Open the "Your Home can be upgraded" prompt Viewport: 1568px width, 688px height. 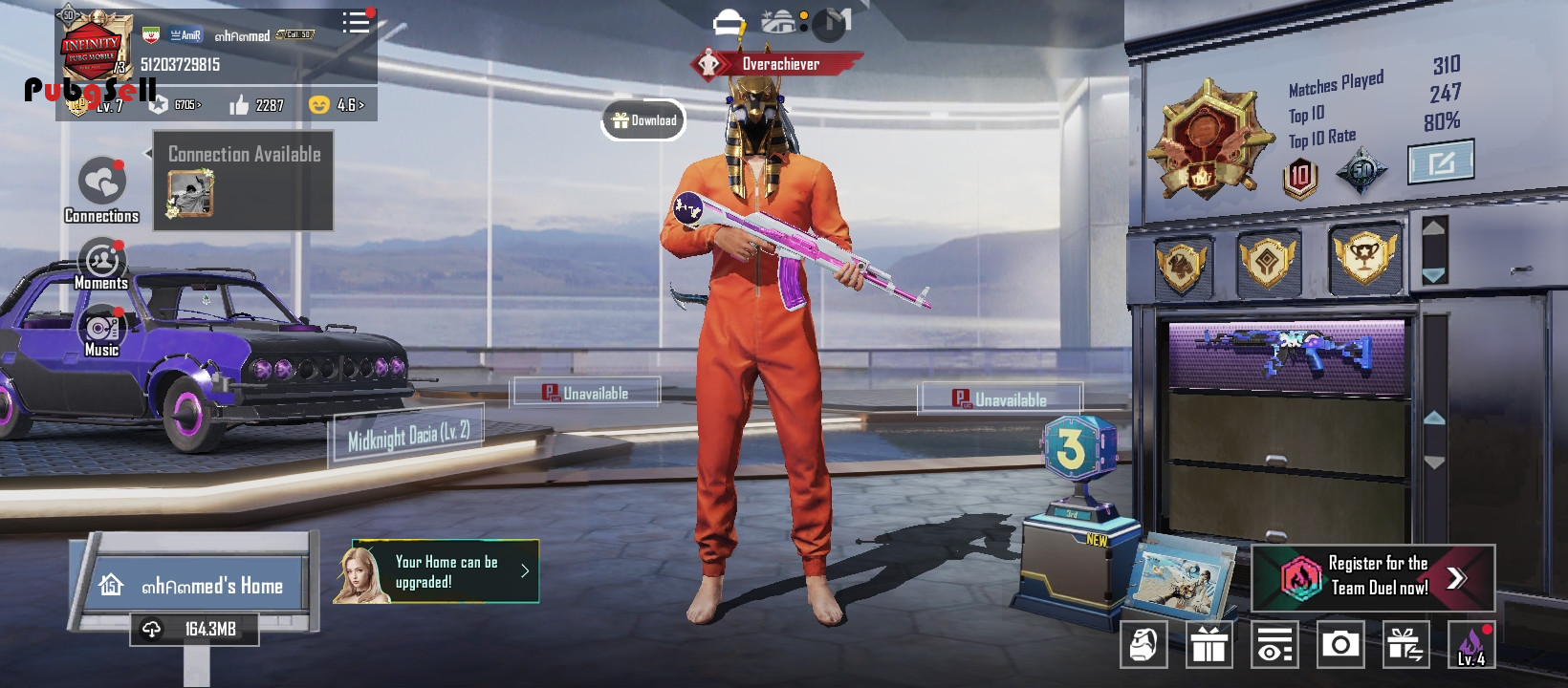point(438,572)
